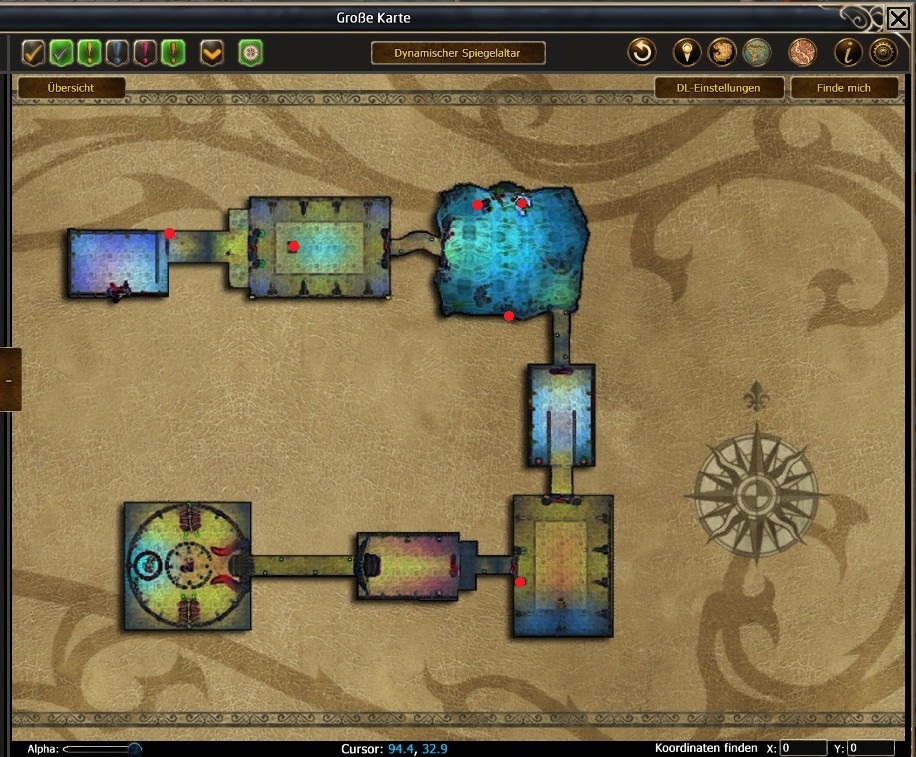Select the map pin marker icon
This screenshot has height=757, width=916.
click(687, 52)
